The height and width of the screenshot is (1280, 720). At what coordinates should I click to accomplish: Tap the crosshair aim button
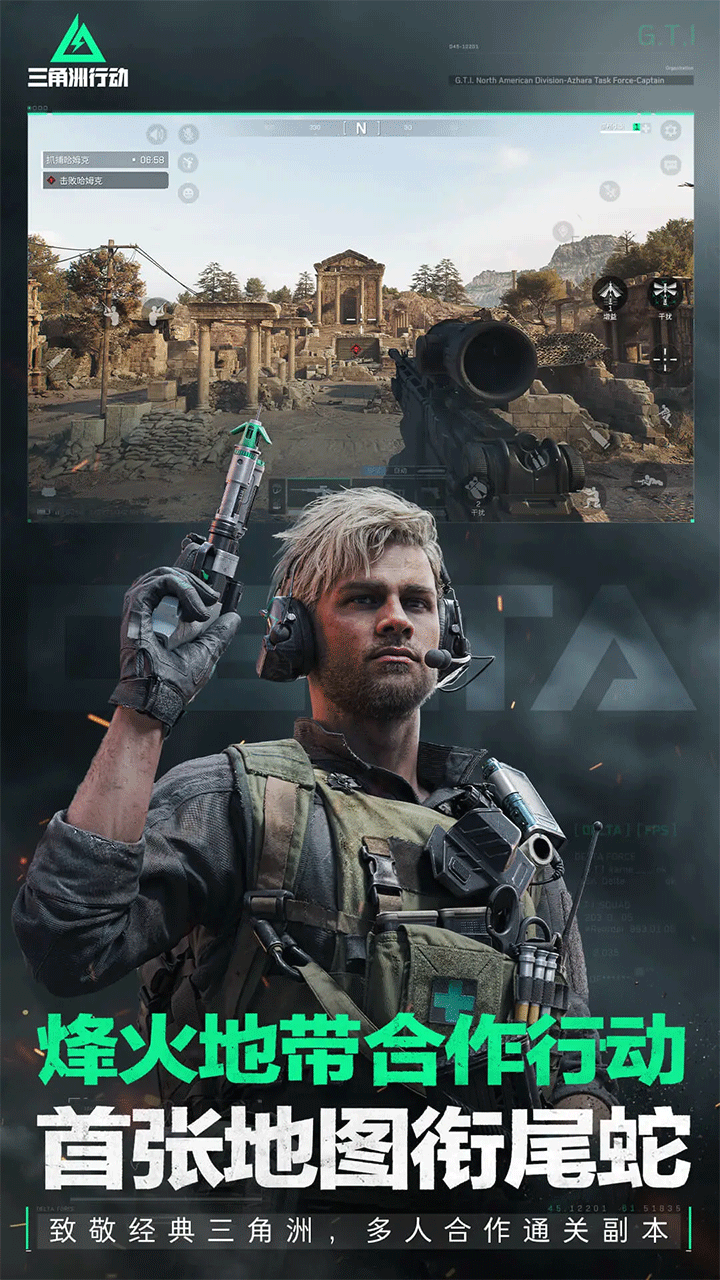click(x=664, y=357)
